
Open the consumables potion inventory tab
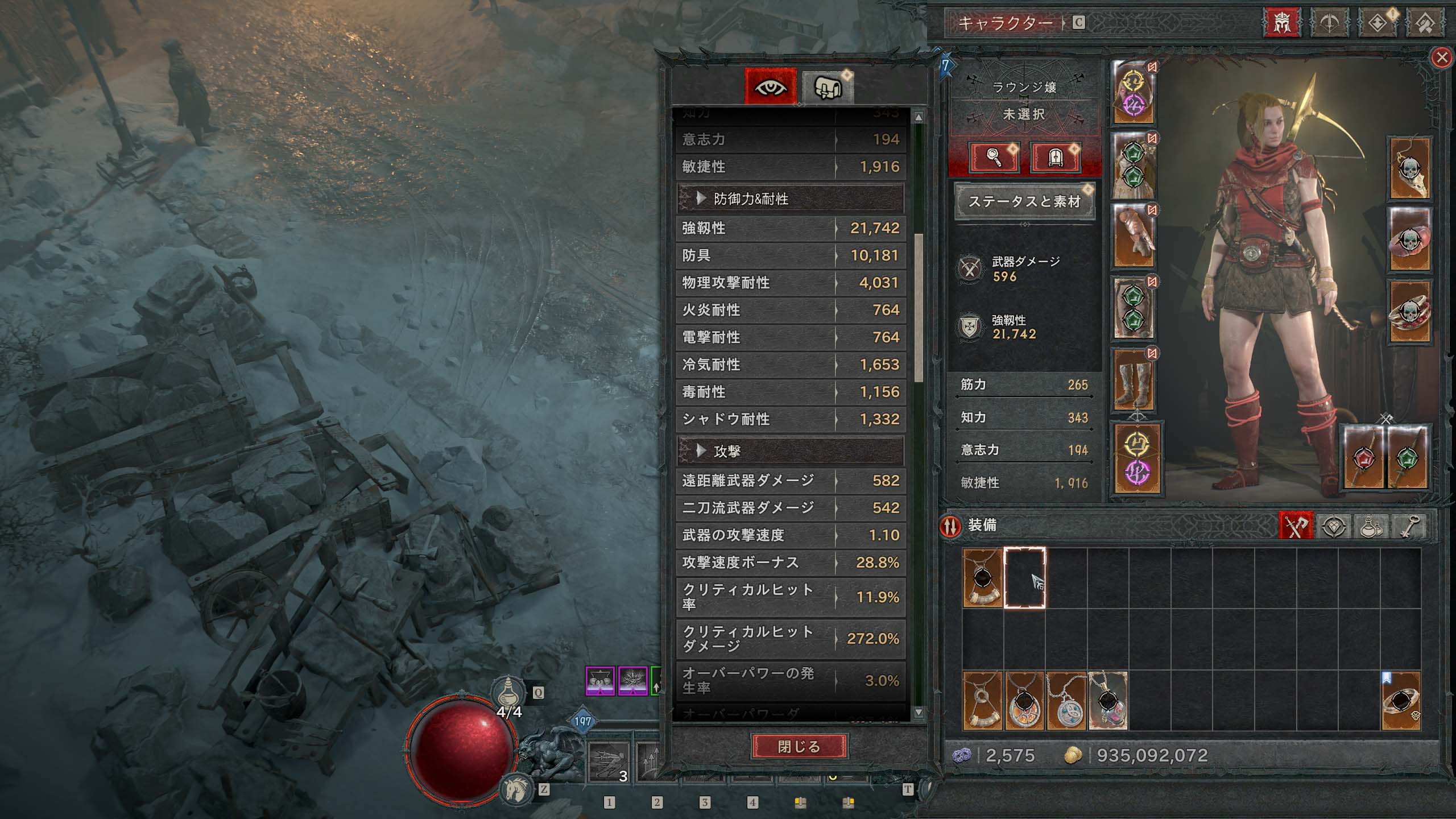[1371, 527]
